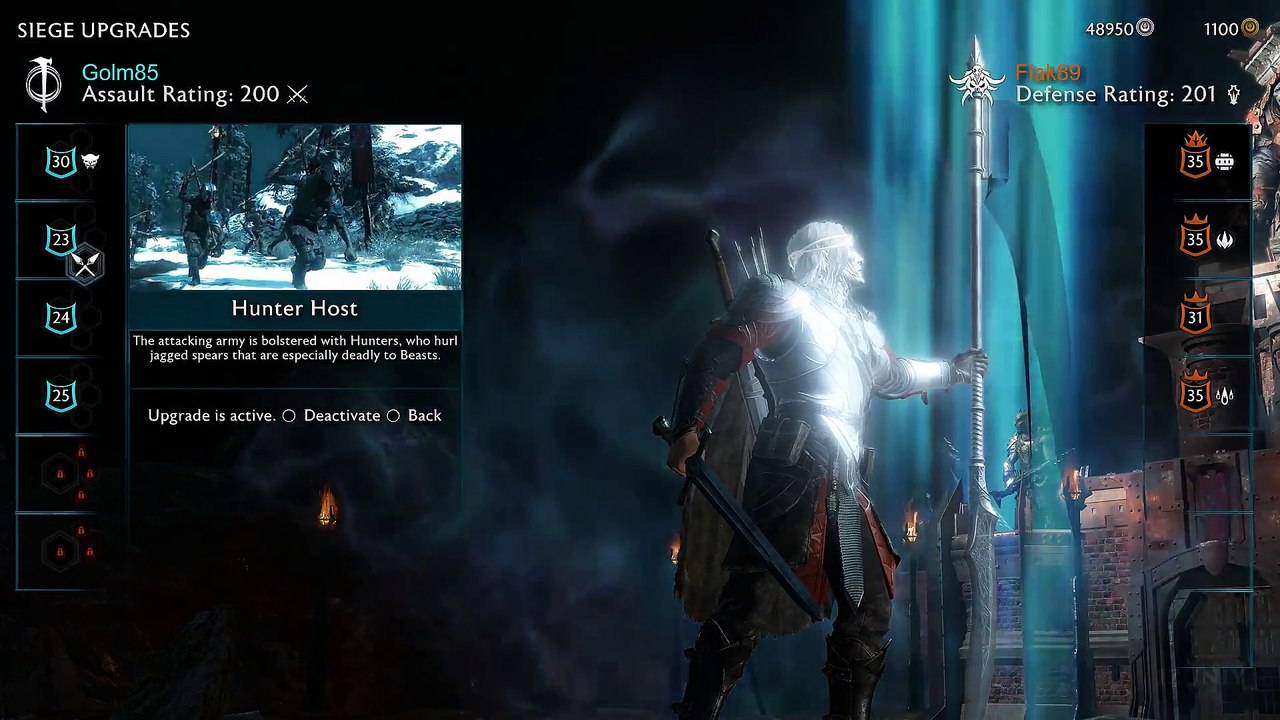Pick the level 25 assault leader slot
Screen dimensions: 1280x720
[x=61, y=396]
